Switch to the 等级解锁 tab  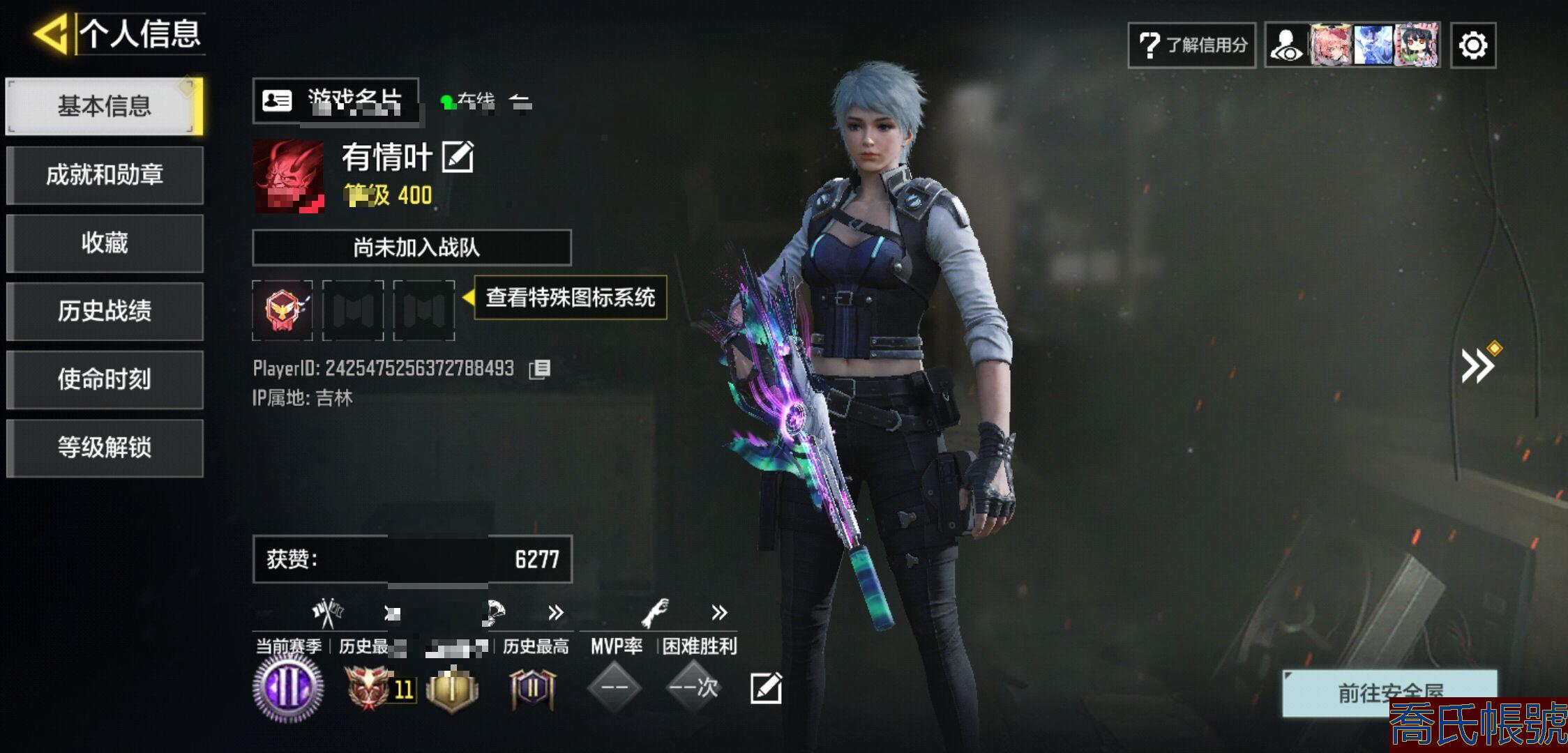105,448
